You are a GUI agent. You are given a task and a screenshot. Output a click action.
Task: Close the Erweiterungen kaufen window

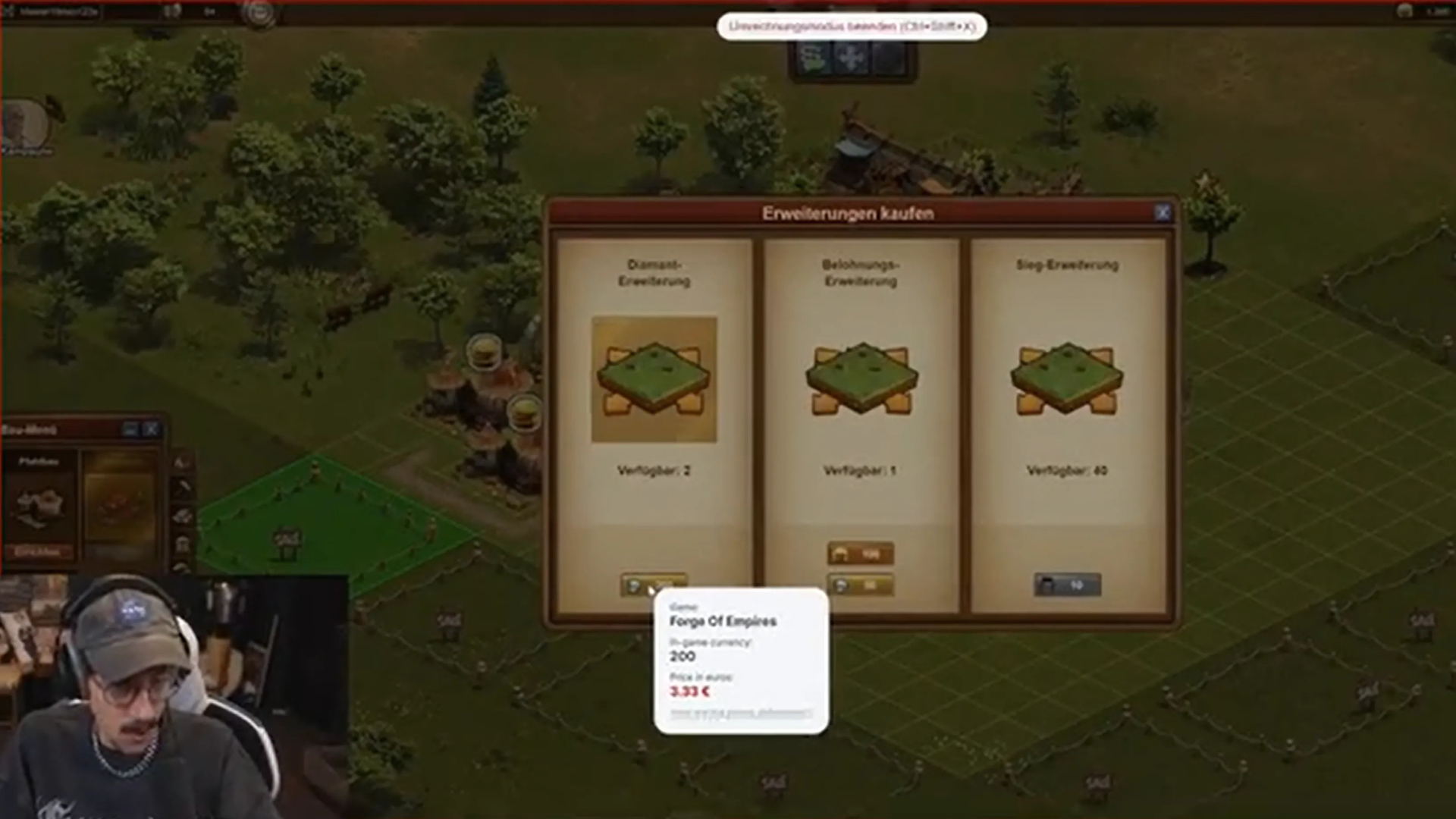click(1162, 213)
